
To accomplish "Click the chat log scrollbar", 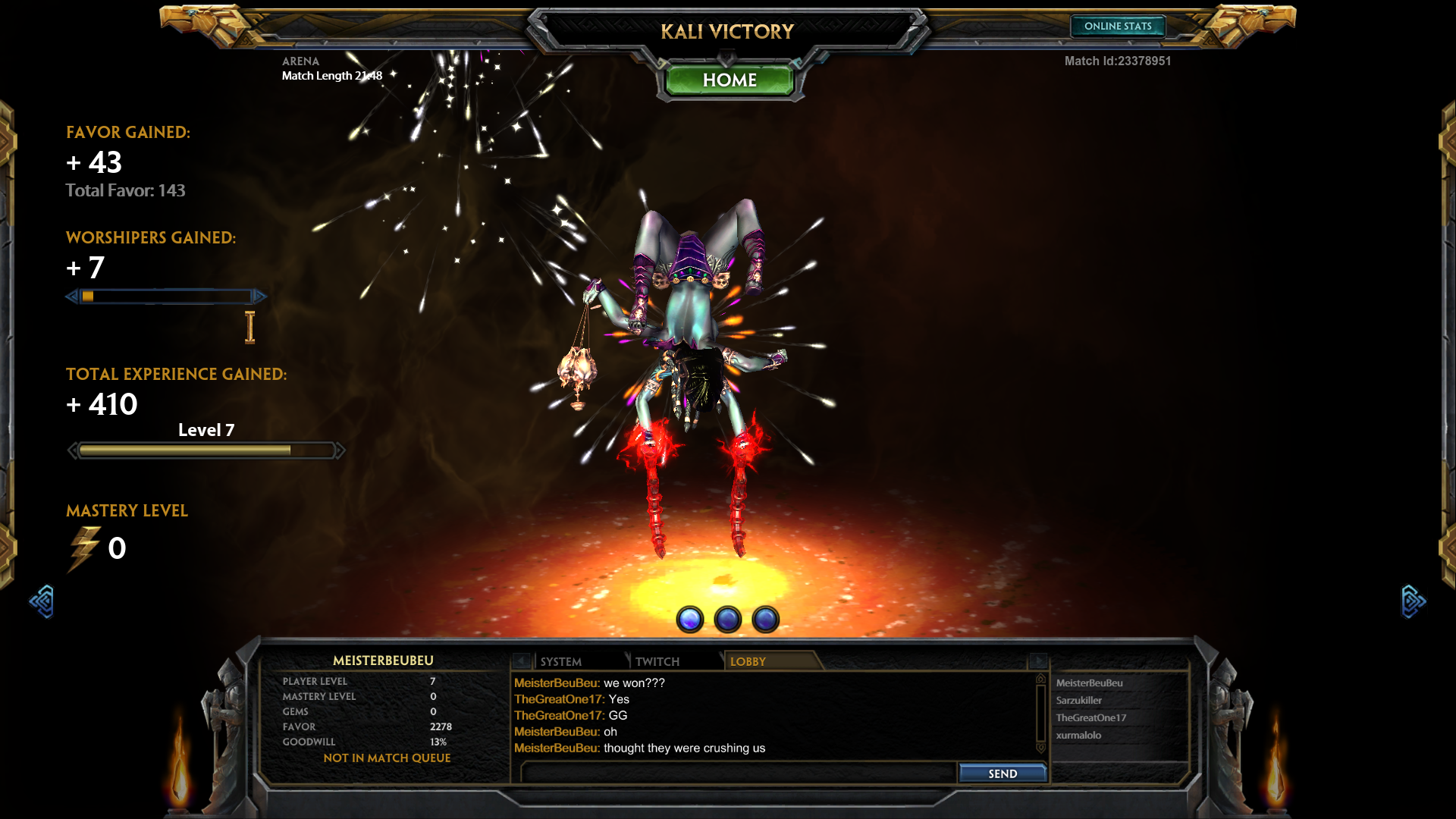I will 1040,714.
